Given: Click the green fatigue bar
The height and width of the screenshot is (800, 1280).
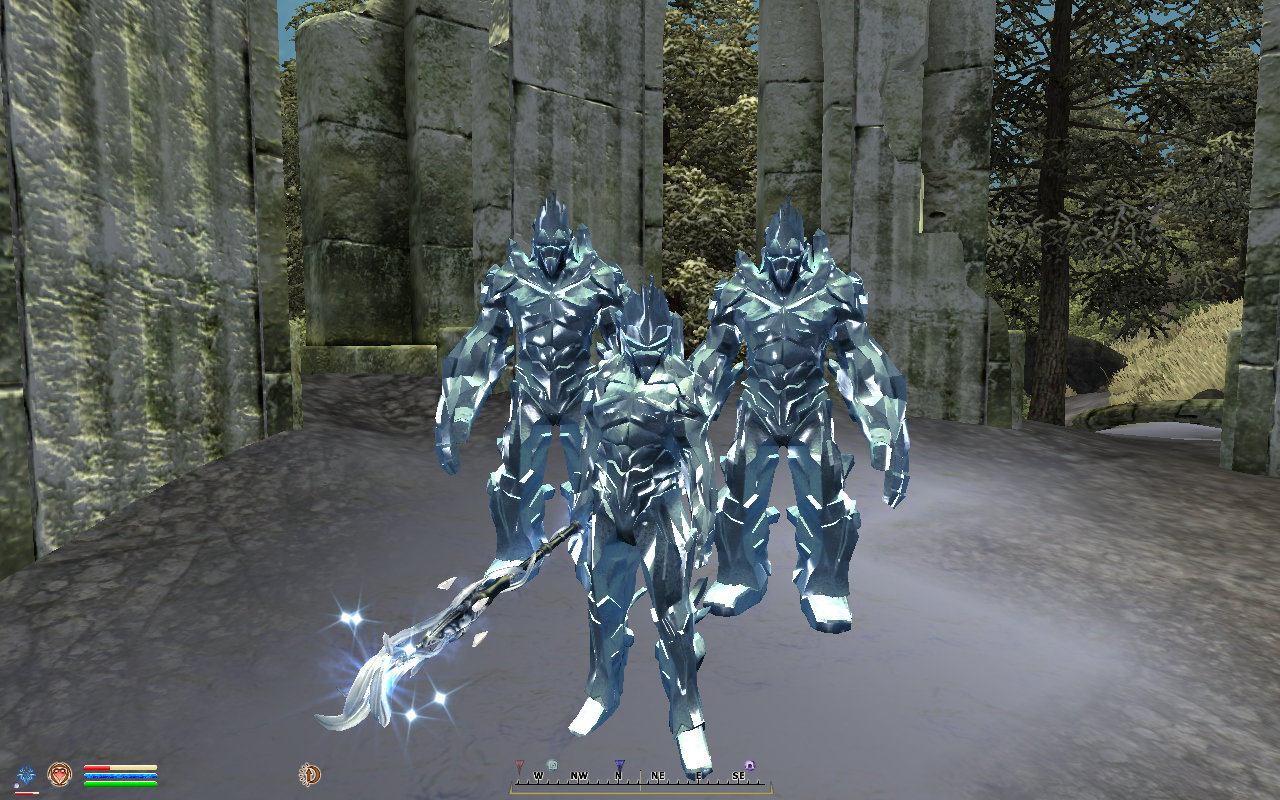Looking at the screenshot, I should pos(120,783).
